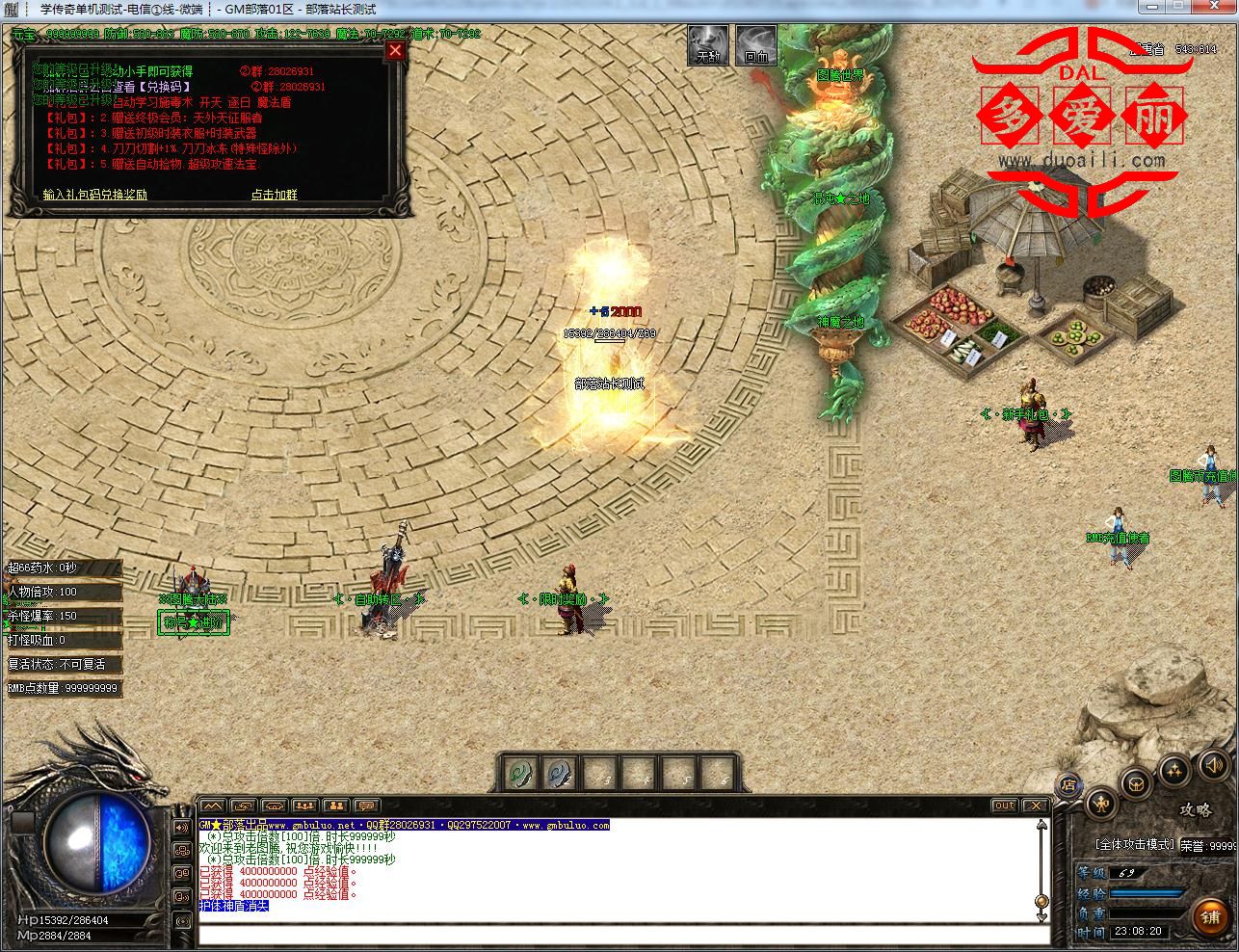The width and height of the screenshot is (1239, 952).
Task: Click the 输入礼包码兑换奖励 link
Action: [94, 194]
